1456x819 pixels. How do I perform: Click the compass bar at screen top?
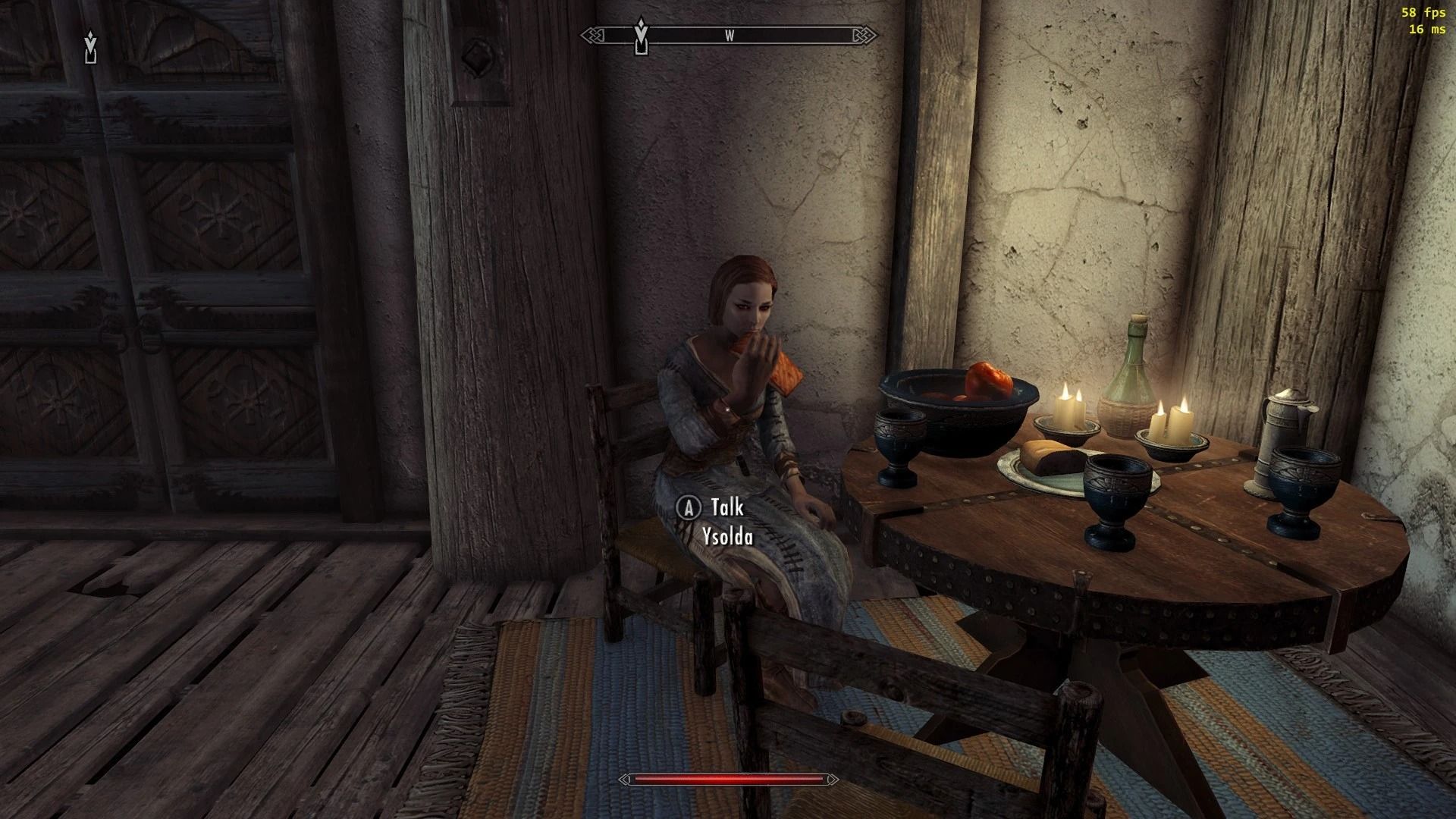730,34
